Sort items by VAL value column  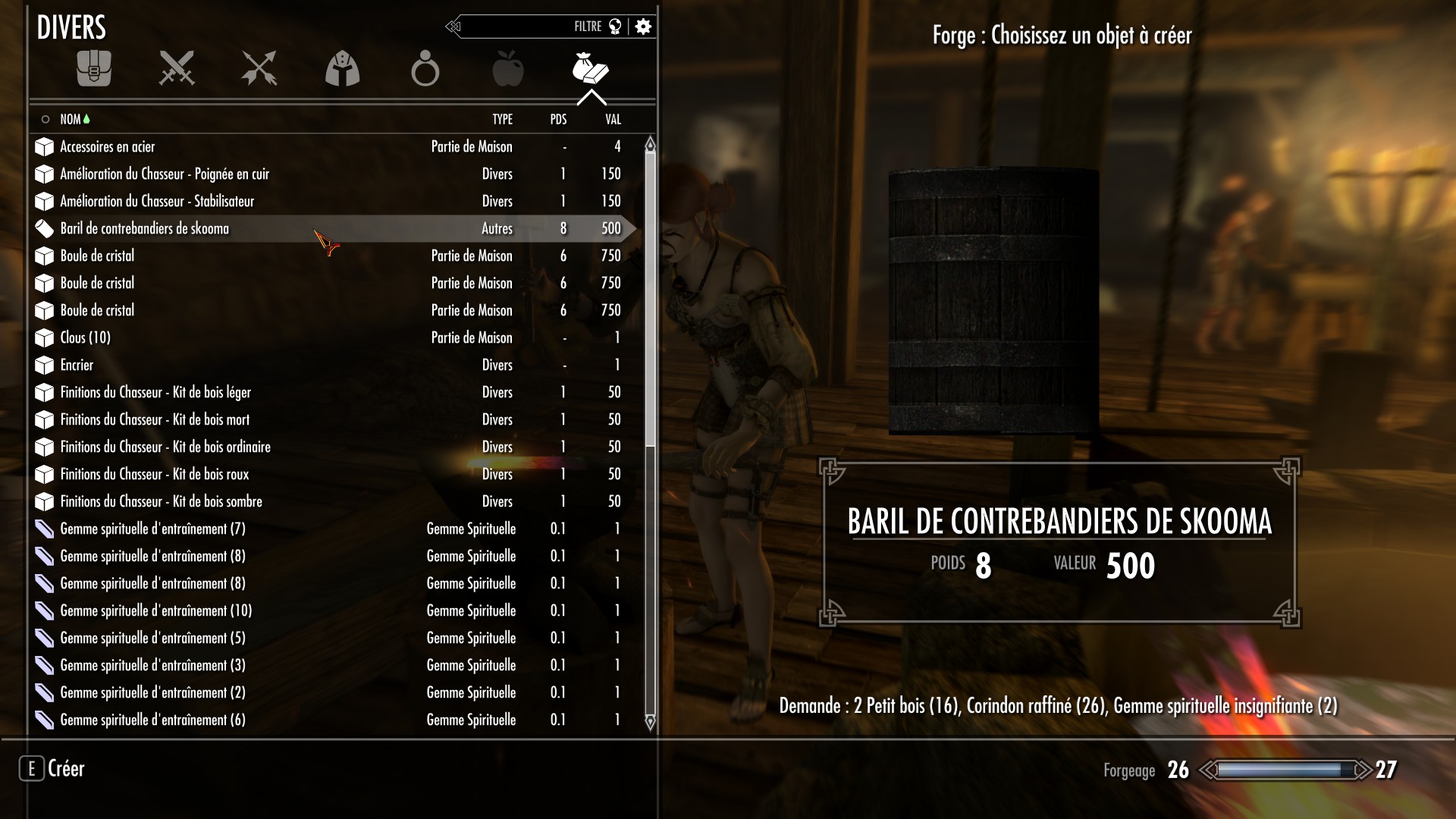[613, 119]
